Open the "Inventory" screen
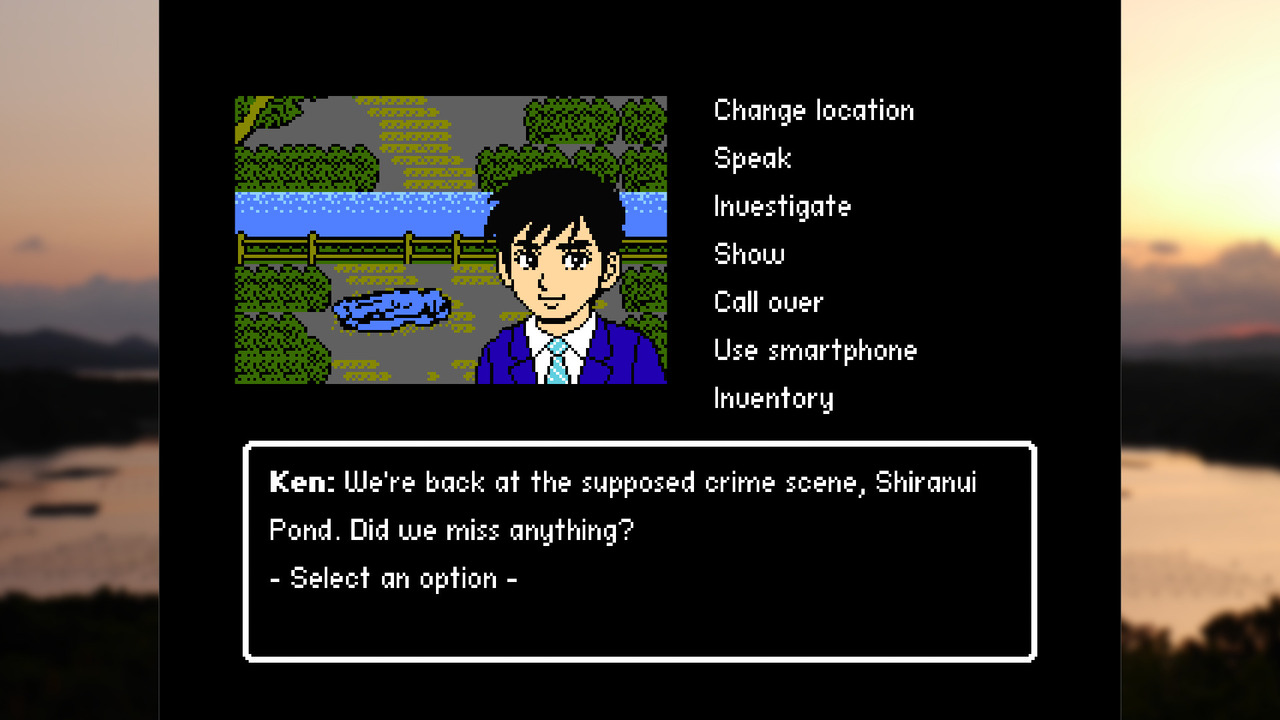1280x720 pixels. [774, 398]
